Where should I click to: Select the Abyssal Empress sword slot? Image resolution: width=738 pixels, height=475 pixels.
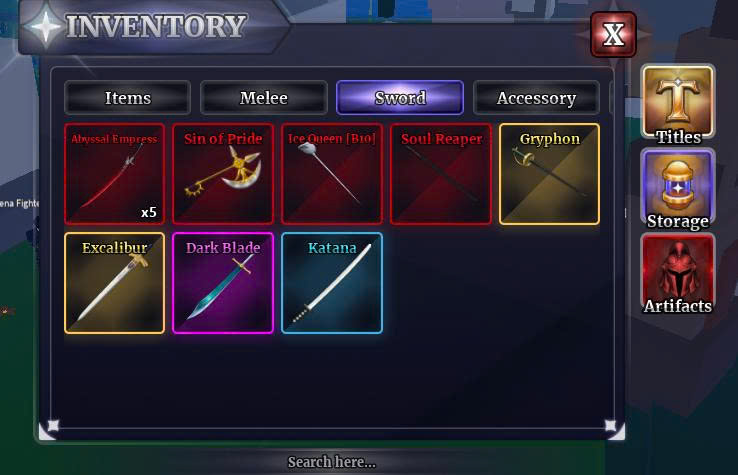[x=114, y=174]
